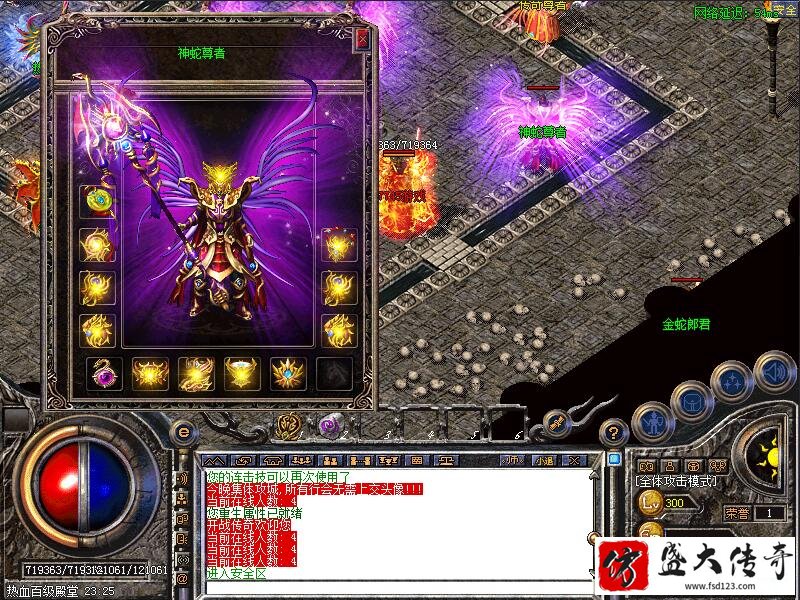Click the 小退 logout button above chat
This screenshot has width=800, height=600.
click(543, 461)
